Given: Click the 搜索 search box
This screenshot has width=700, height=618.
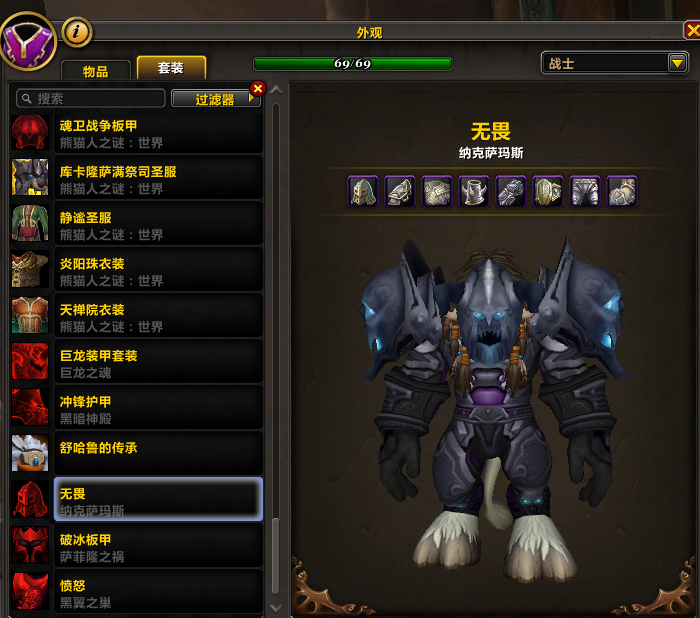Looking at the screenshot, I should [x=90, y=99].
